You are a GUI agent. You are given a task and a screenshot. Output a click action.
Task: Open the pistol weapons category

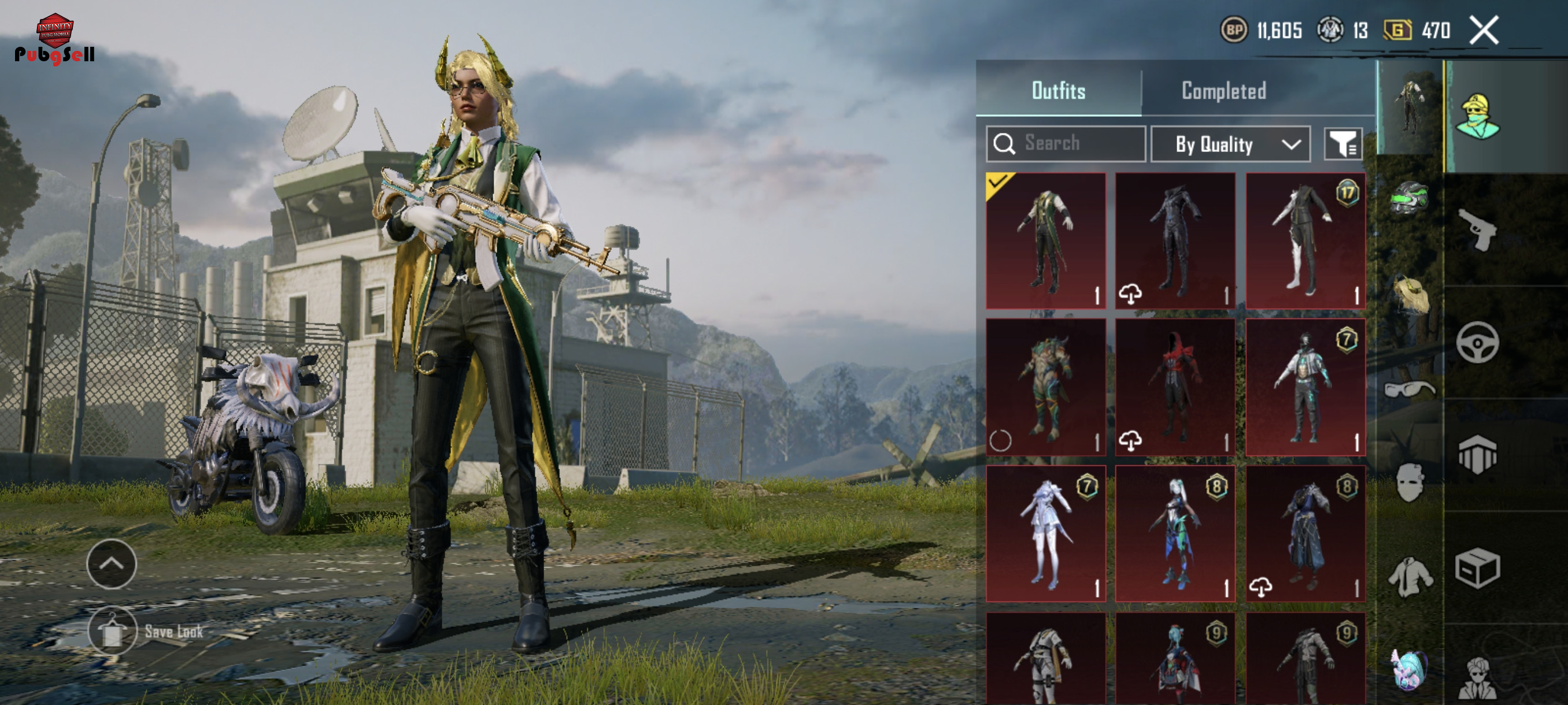click(x=1478, y=229)
